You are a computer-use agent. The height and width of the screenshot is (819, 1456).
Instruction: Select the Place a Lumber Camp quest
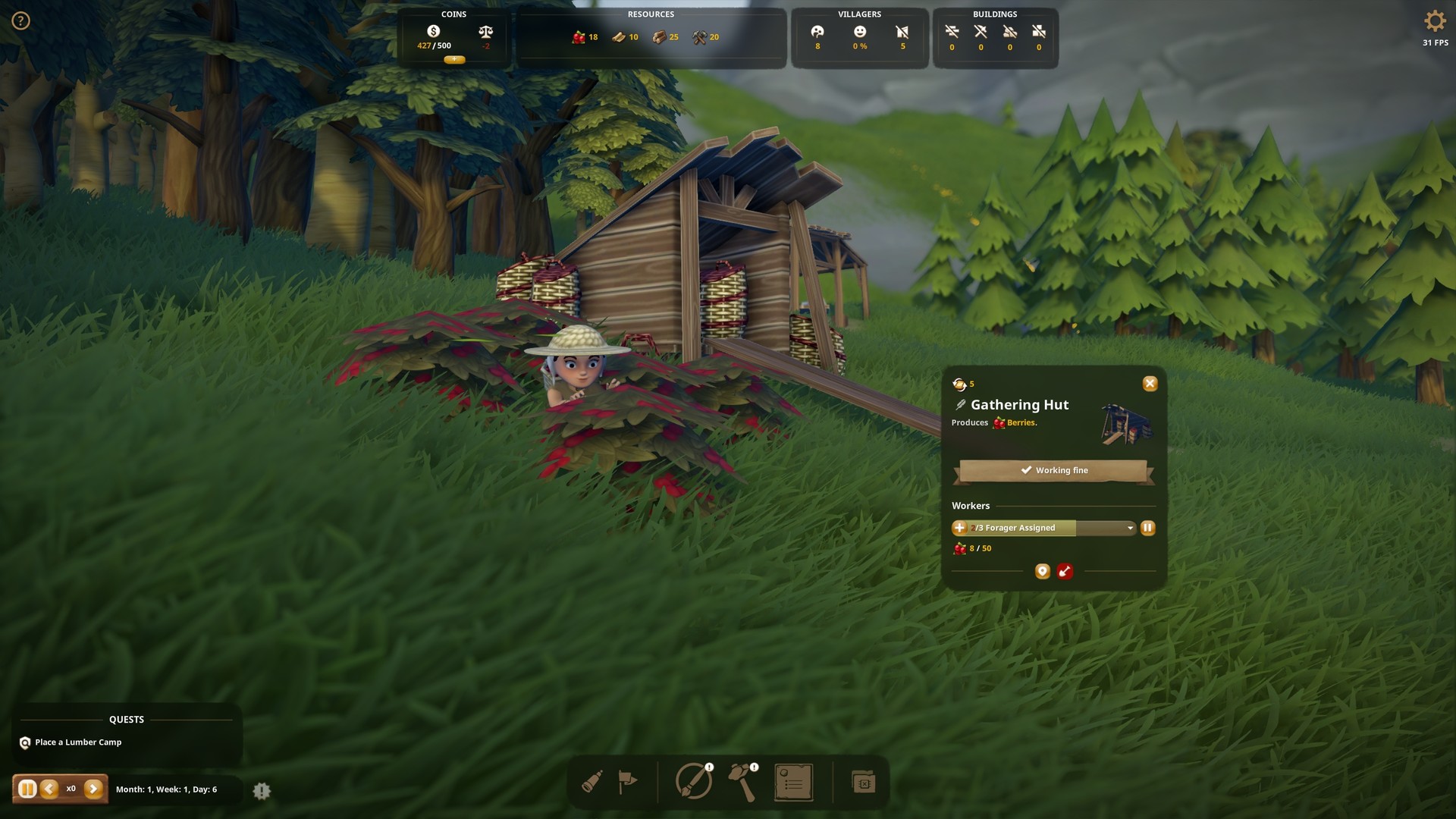pyautogui.click(x=80, y=742)
